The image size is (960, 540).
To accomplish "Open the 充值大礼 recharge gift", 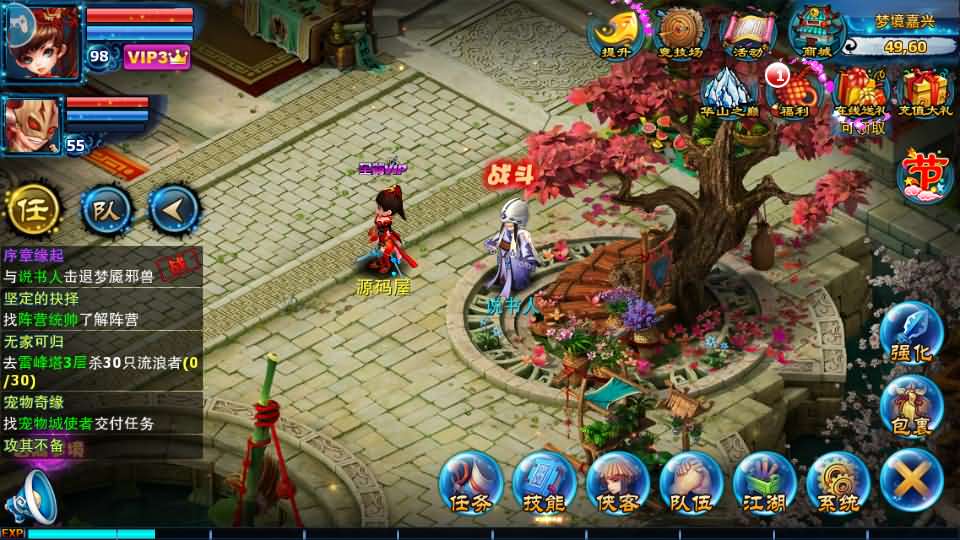I will coord(925,94).
